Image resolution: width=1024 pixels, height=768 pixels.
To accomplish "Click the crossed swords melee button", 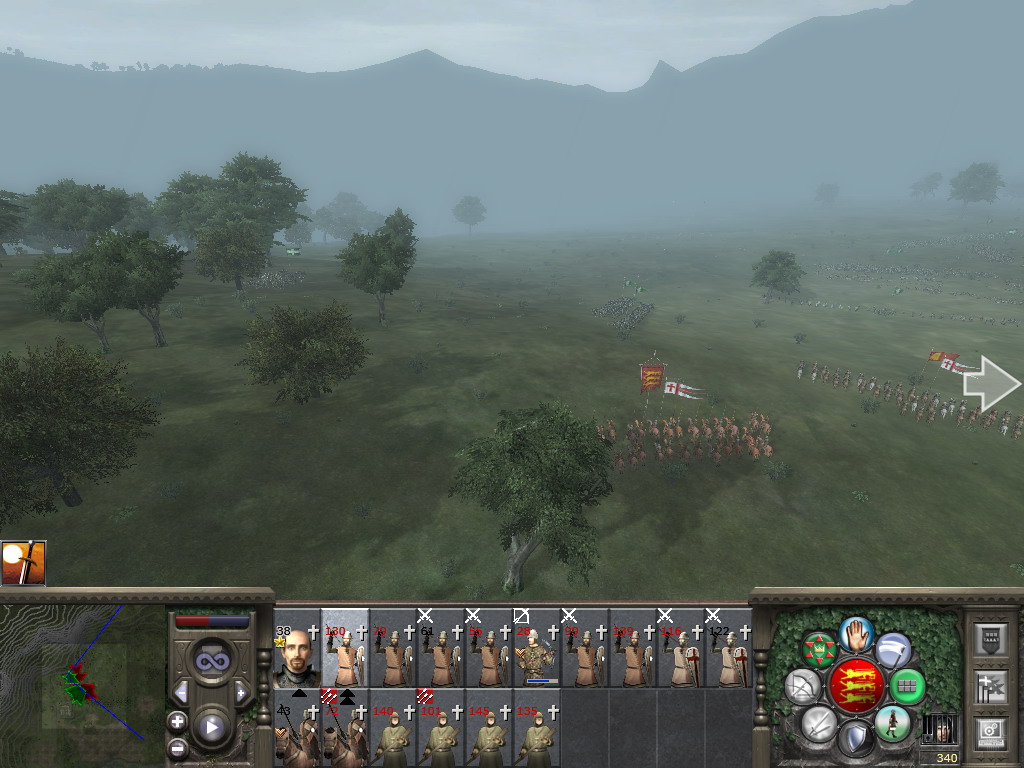I will pyautogui.click(x=819, y=724).
